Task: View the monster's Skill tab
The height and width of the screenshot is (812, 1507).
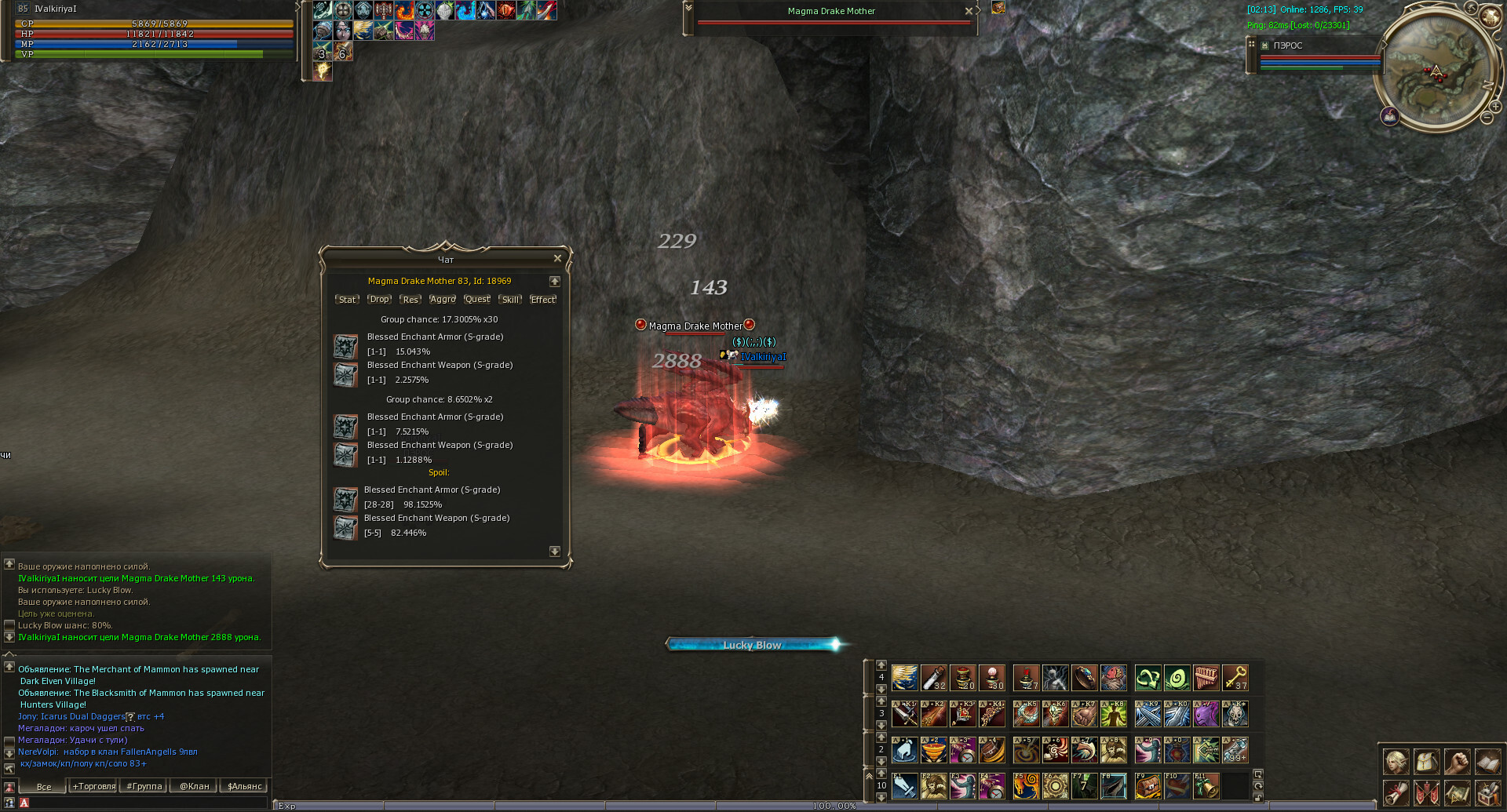Action: 510,300
